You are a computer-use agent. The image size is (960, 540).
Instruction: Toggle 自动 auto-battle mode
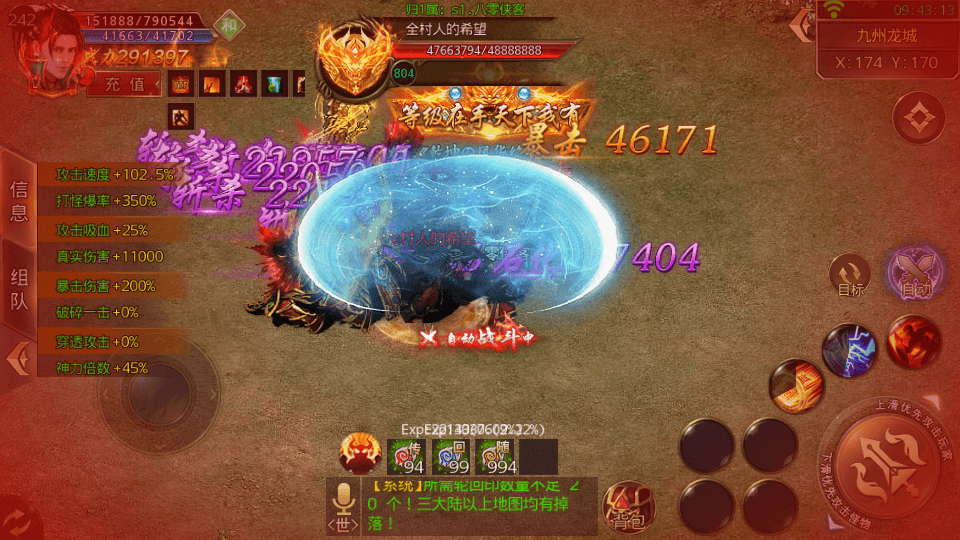coord(914,273)
